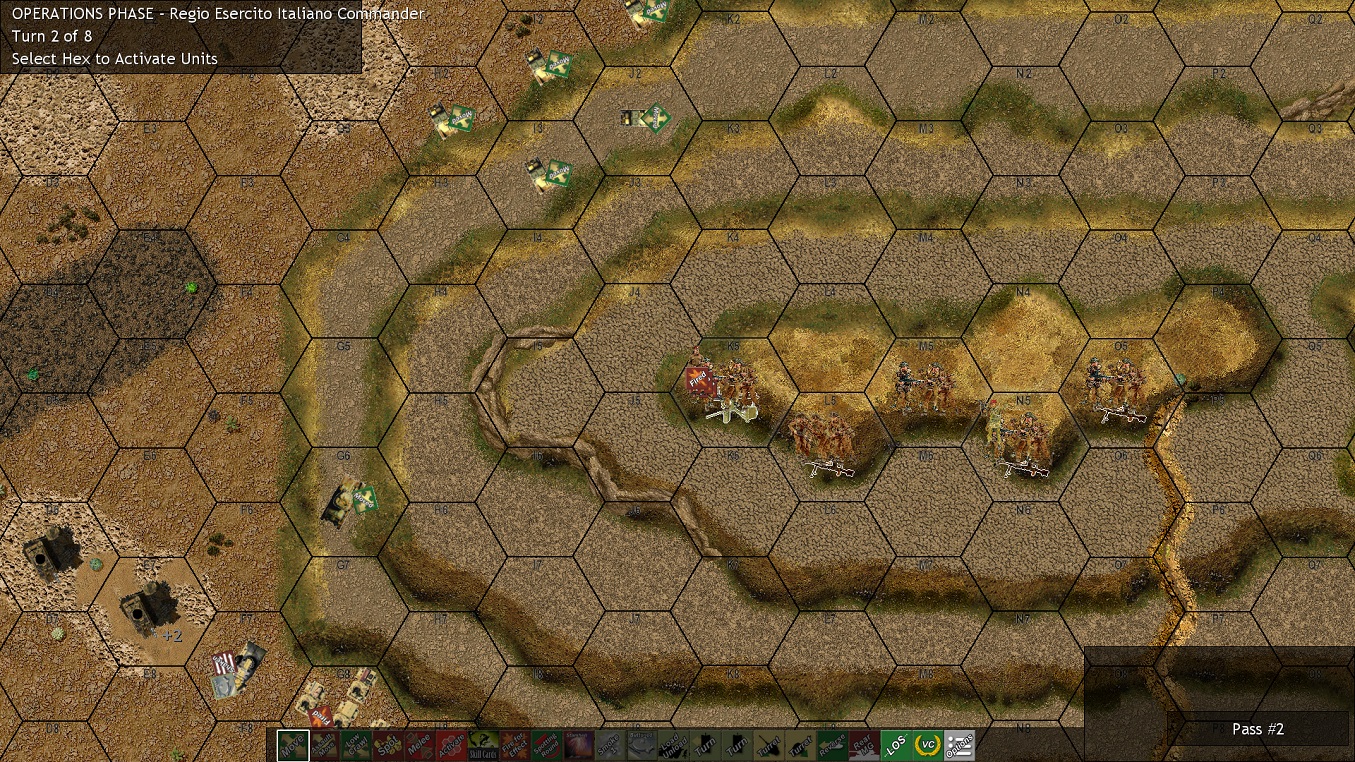Toggle the Buttoned status for vehicles
This screenshot has width=1355, height=762.
645,746
